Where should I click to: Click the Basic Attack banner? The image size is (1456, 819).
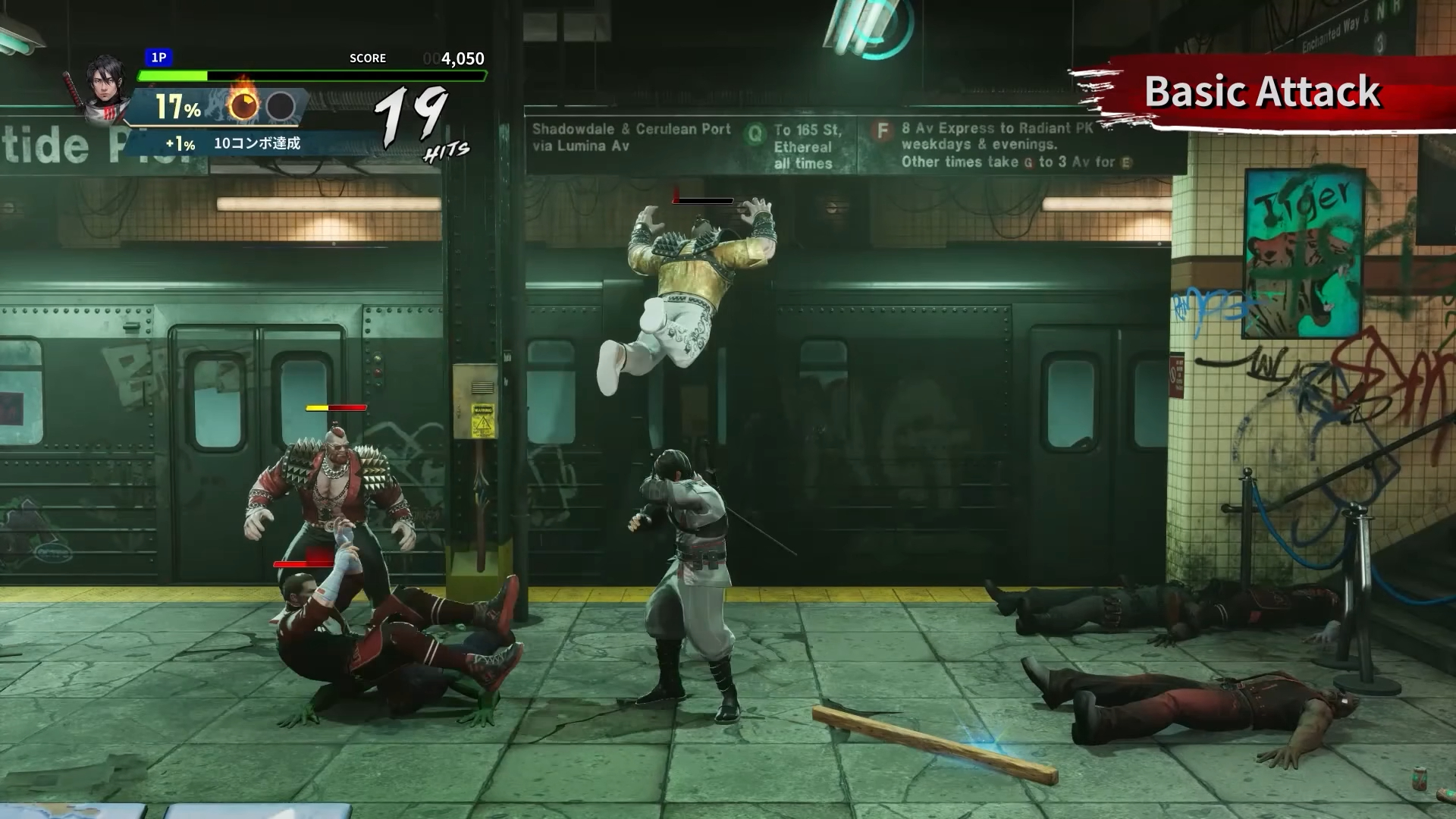[1262, 92]
